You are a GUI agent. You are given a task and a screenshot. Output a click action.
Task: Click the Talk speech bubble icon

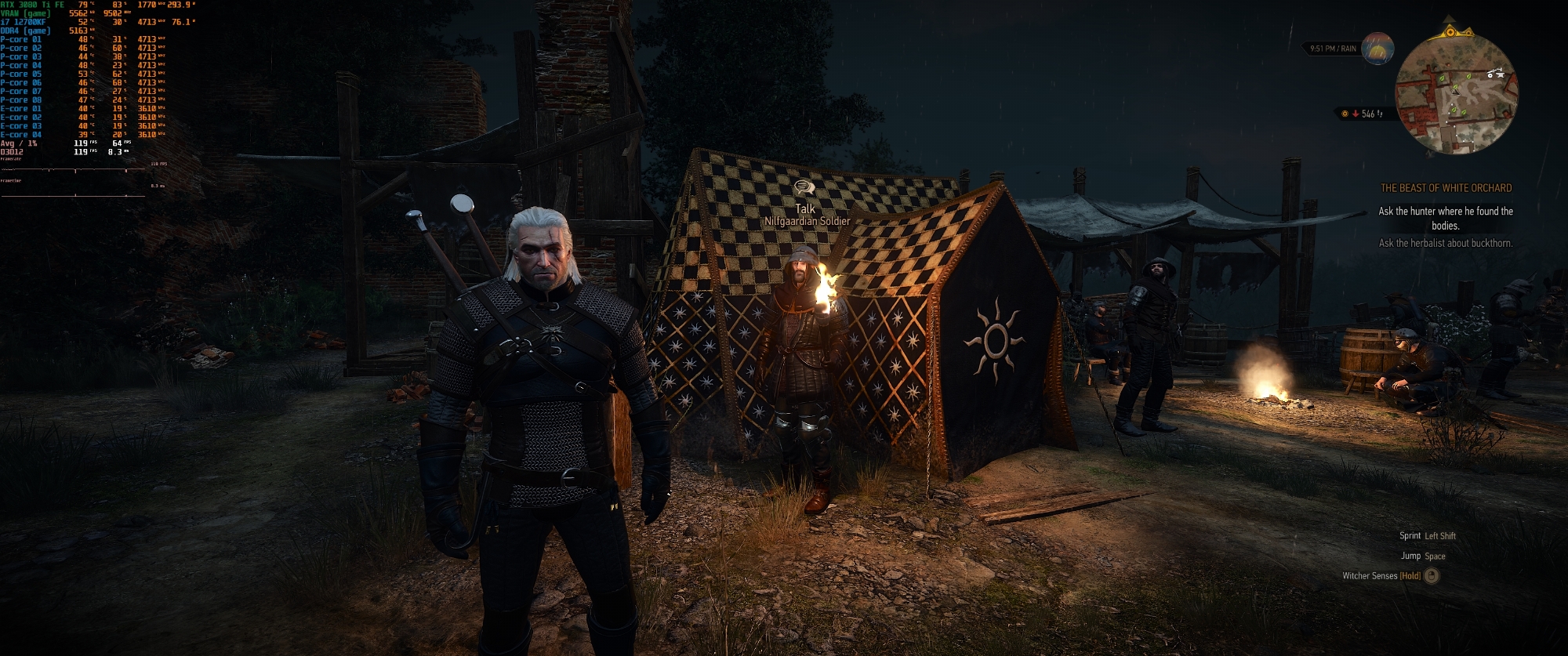[804, 188]
